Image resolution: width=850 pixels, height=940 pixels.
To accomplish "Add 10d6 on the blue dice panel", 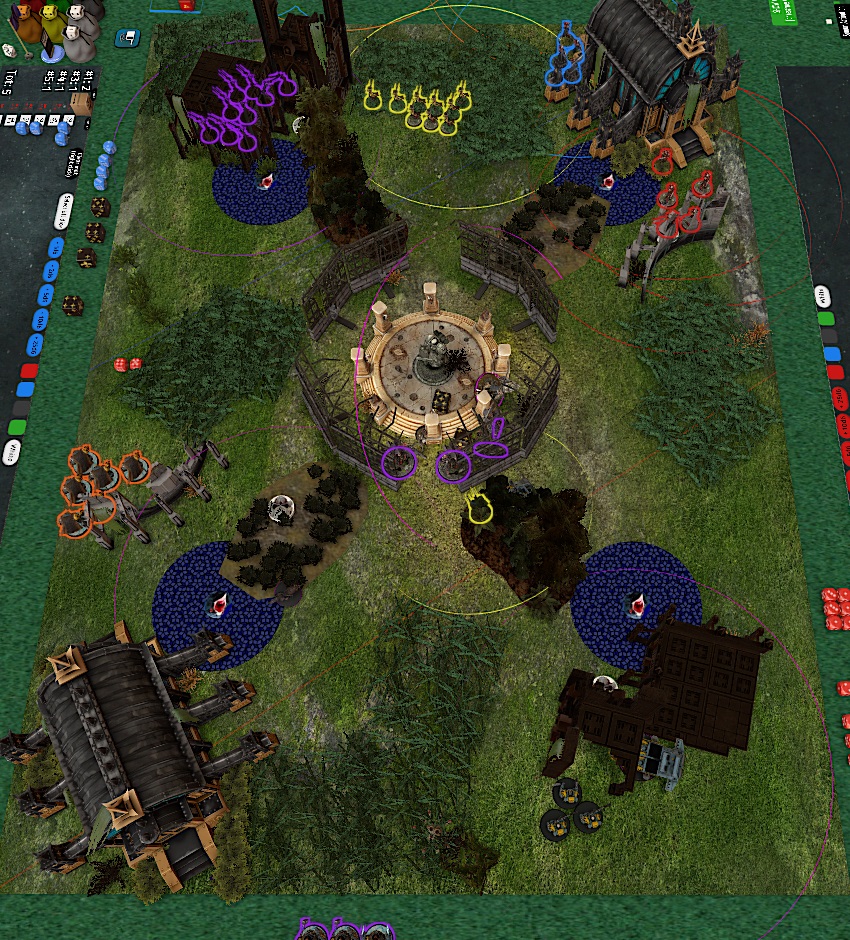I will tap(40, 320).
